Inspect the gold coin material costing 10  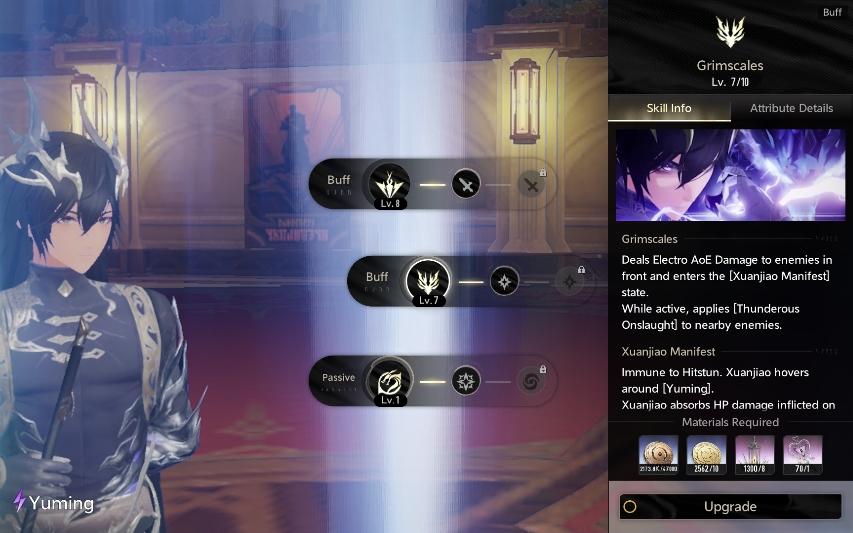(x=706, y=454)
